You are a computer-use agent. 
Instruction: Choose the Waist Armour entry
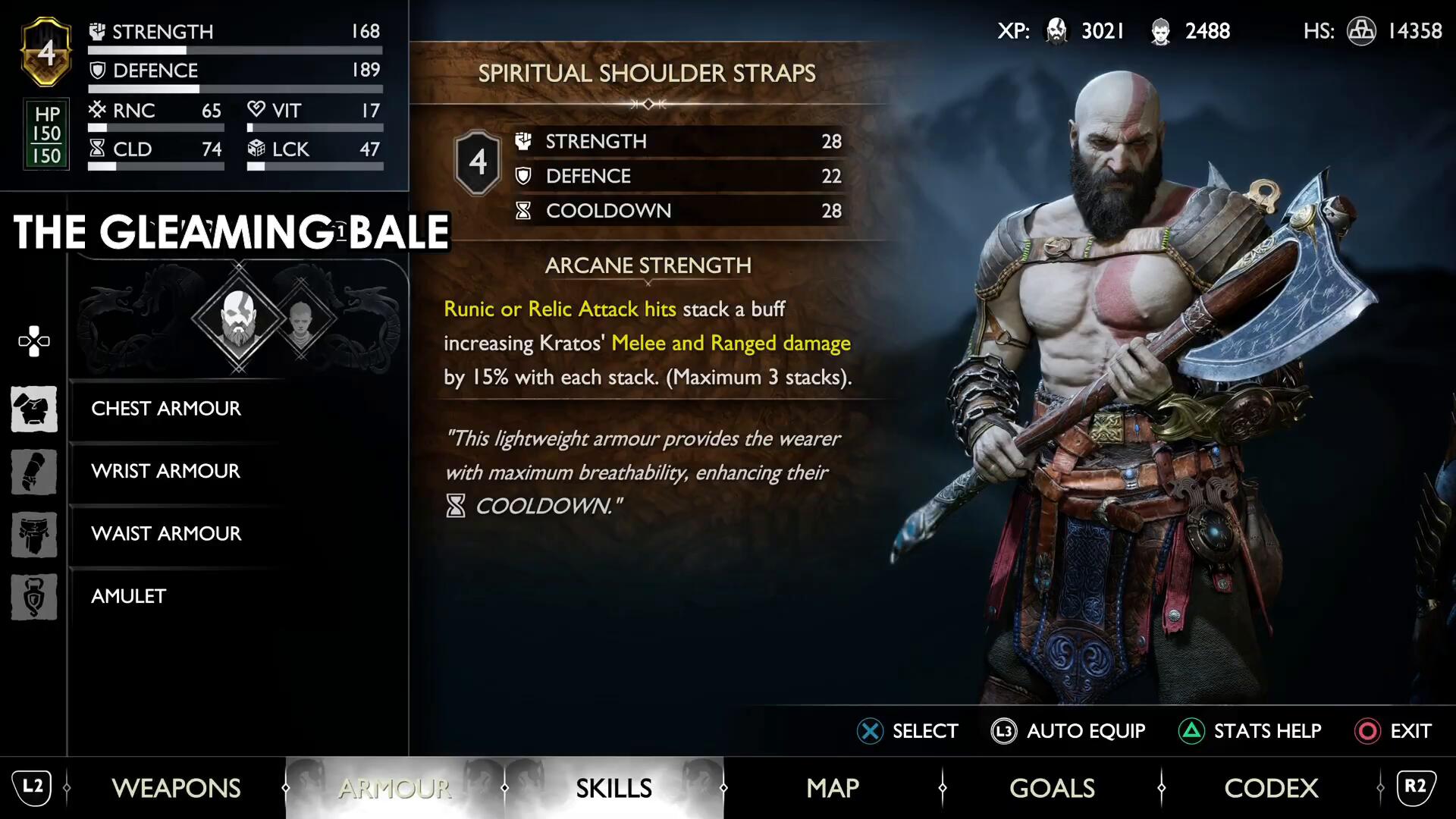tap(166, 534)
